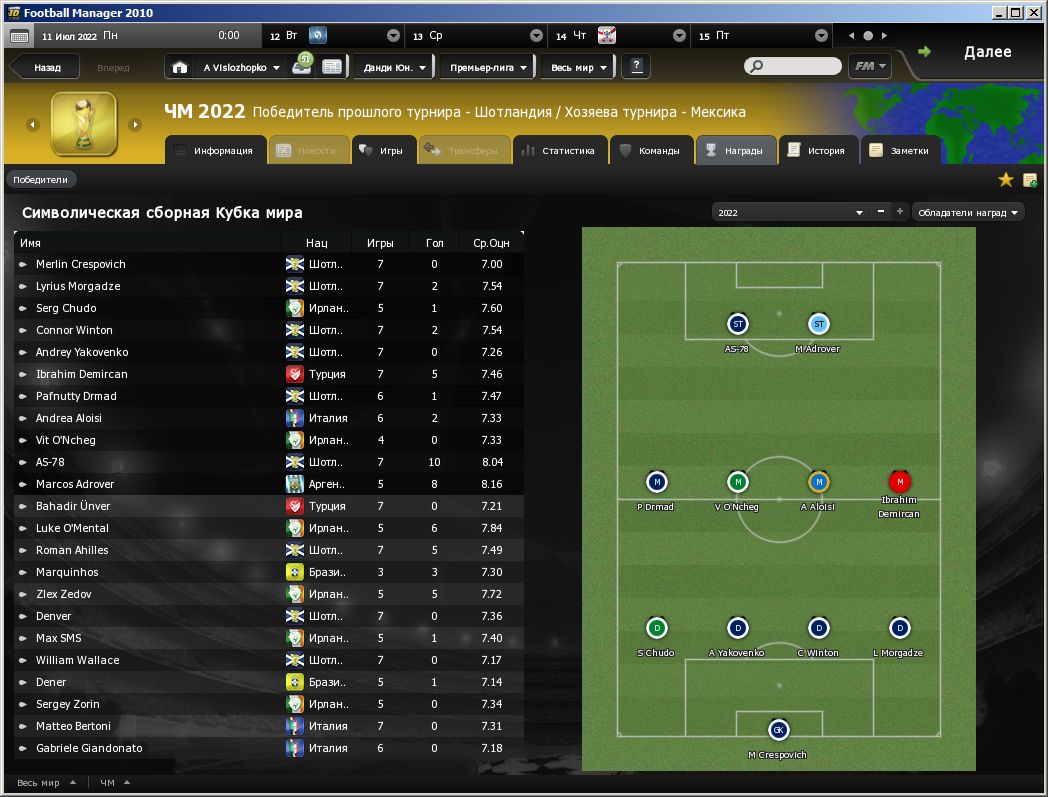Select goalkeeper M Crespovich on the pitch
The width and height of the screenshot is (1048, 797).
[777, 730]
